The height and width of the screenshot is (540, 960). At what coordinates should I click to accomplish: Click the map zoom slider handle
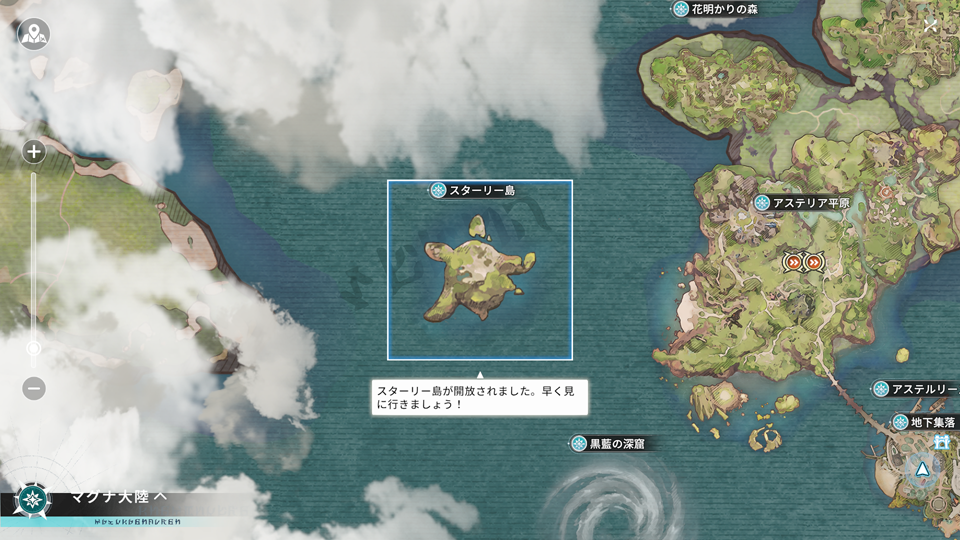tap(34, 348)
